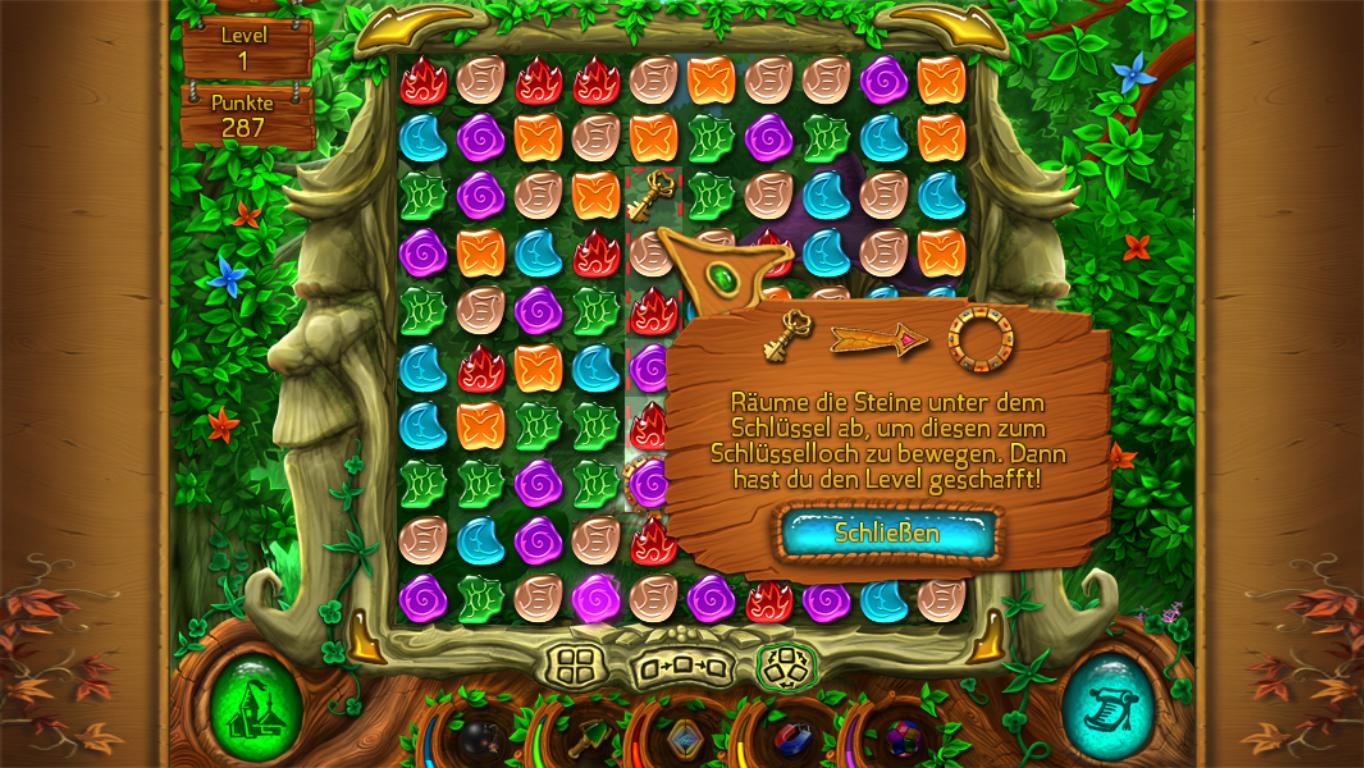1364x768 pixels.
Task: Open the teal scroll egg button
Action: (1107, 708)
